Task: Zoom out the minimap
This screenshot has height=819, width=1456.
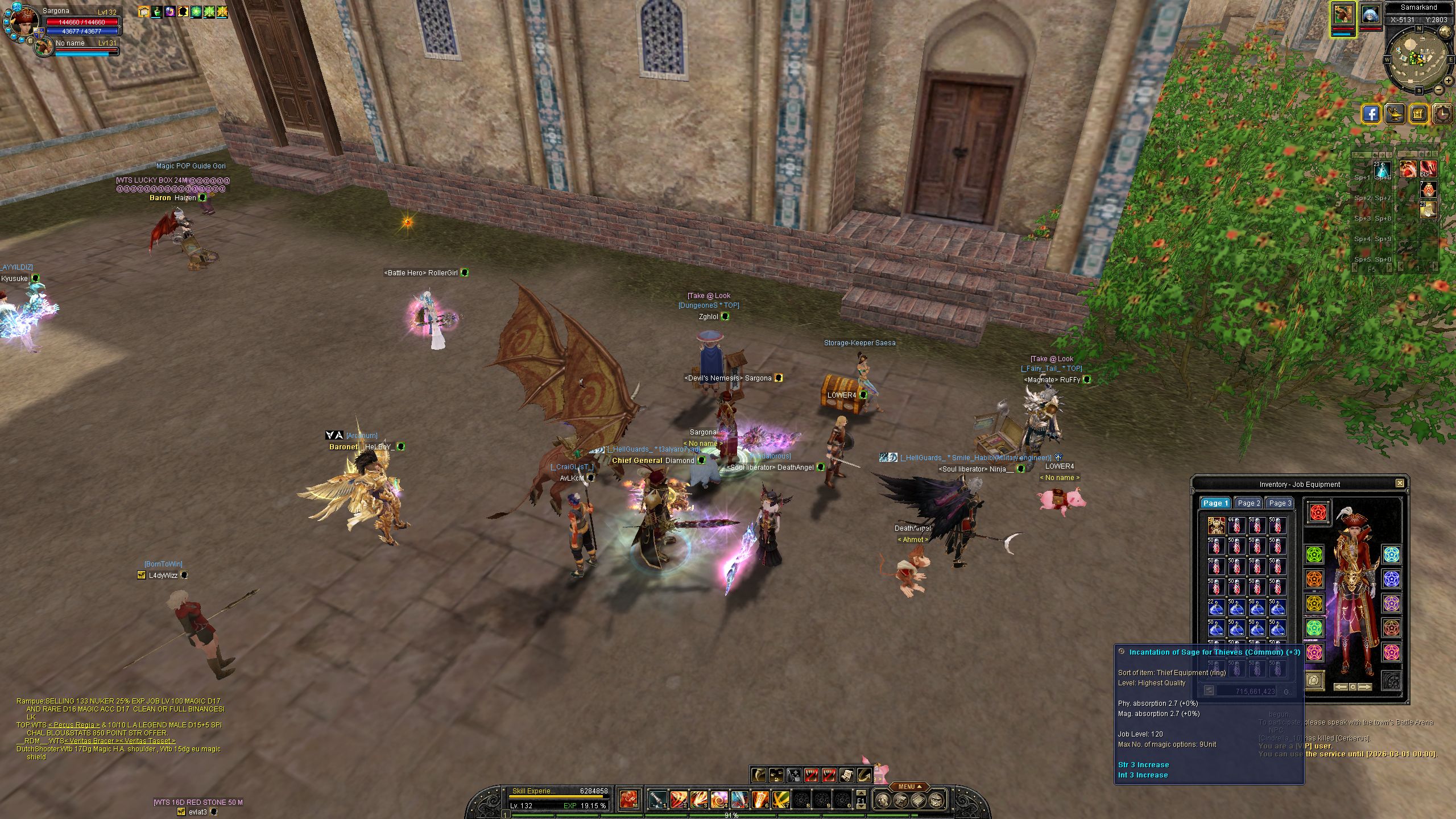Action: click(x=1438, y=89)
